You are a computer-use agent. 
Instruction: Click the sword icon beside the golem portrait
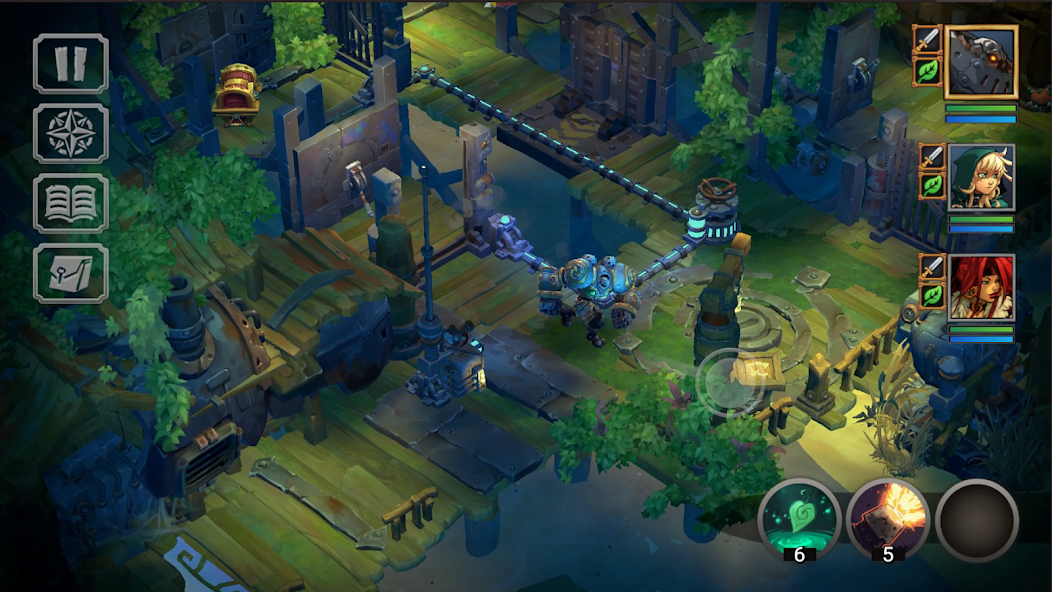(928, 41)
